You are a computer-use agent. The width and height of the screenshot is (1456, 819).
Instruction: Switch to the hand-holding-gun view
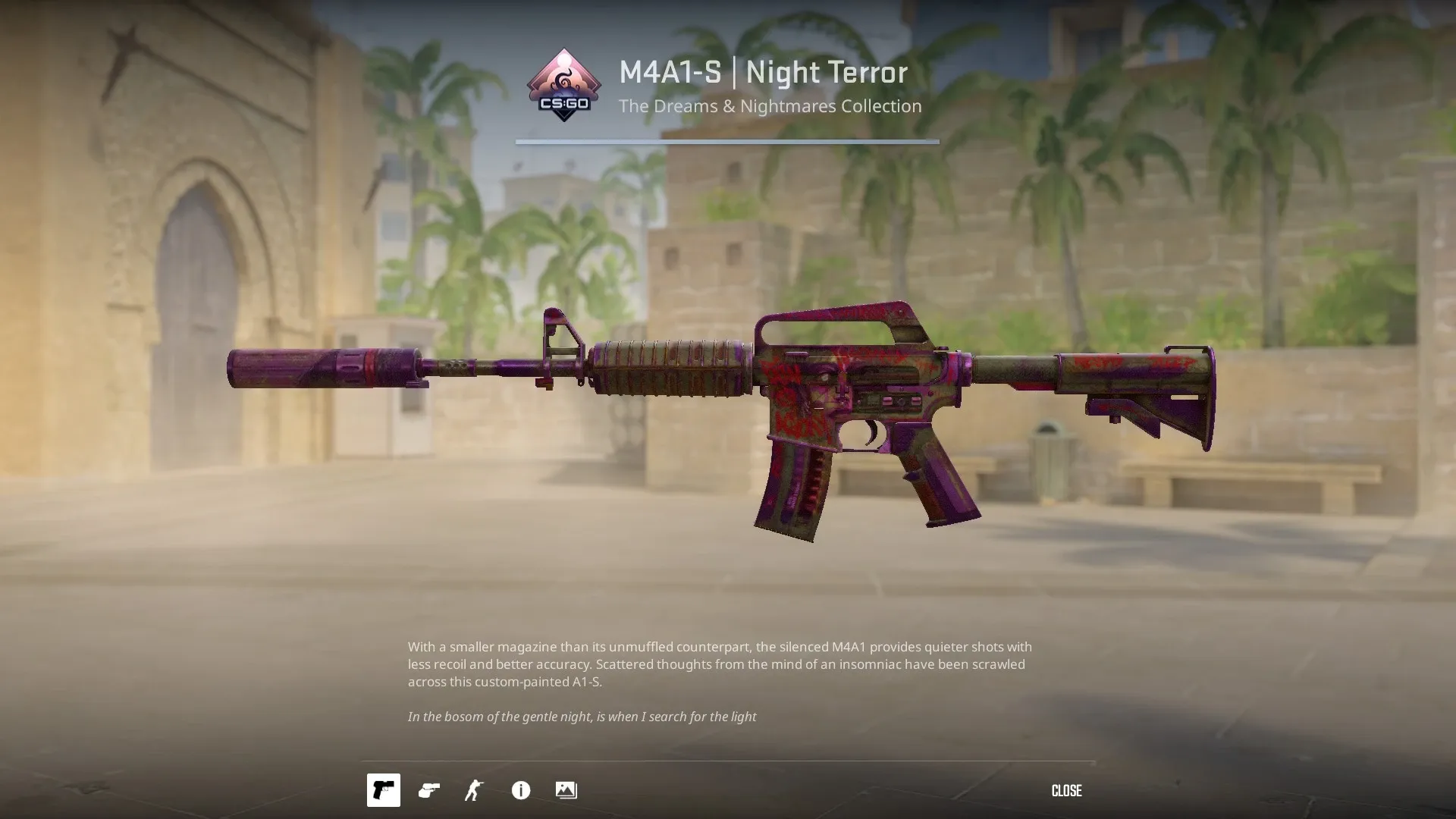(429, 790)
